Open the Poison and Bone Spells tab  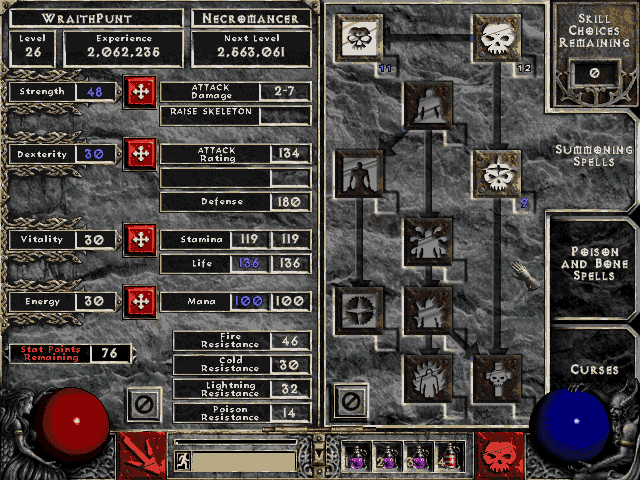(594, 262)
